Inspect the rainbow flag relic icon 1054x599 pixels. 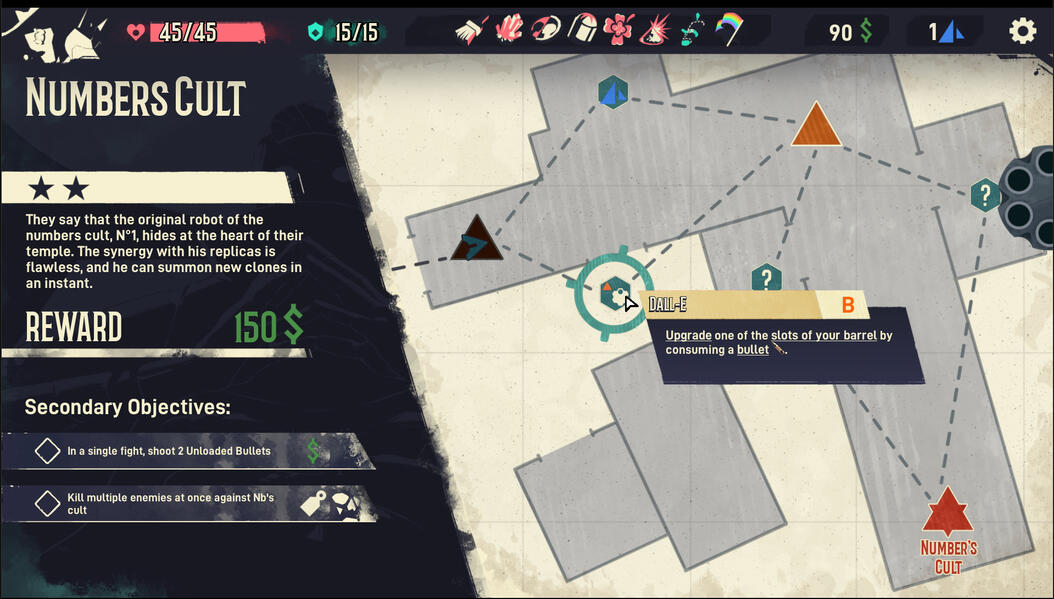728,30
